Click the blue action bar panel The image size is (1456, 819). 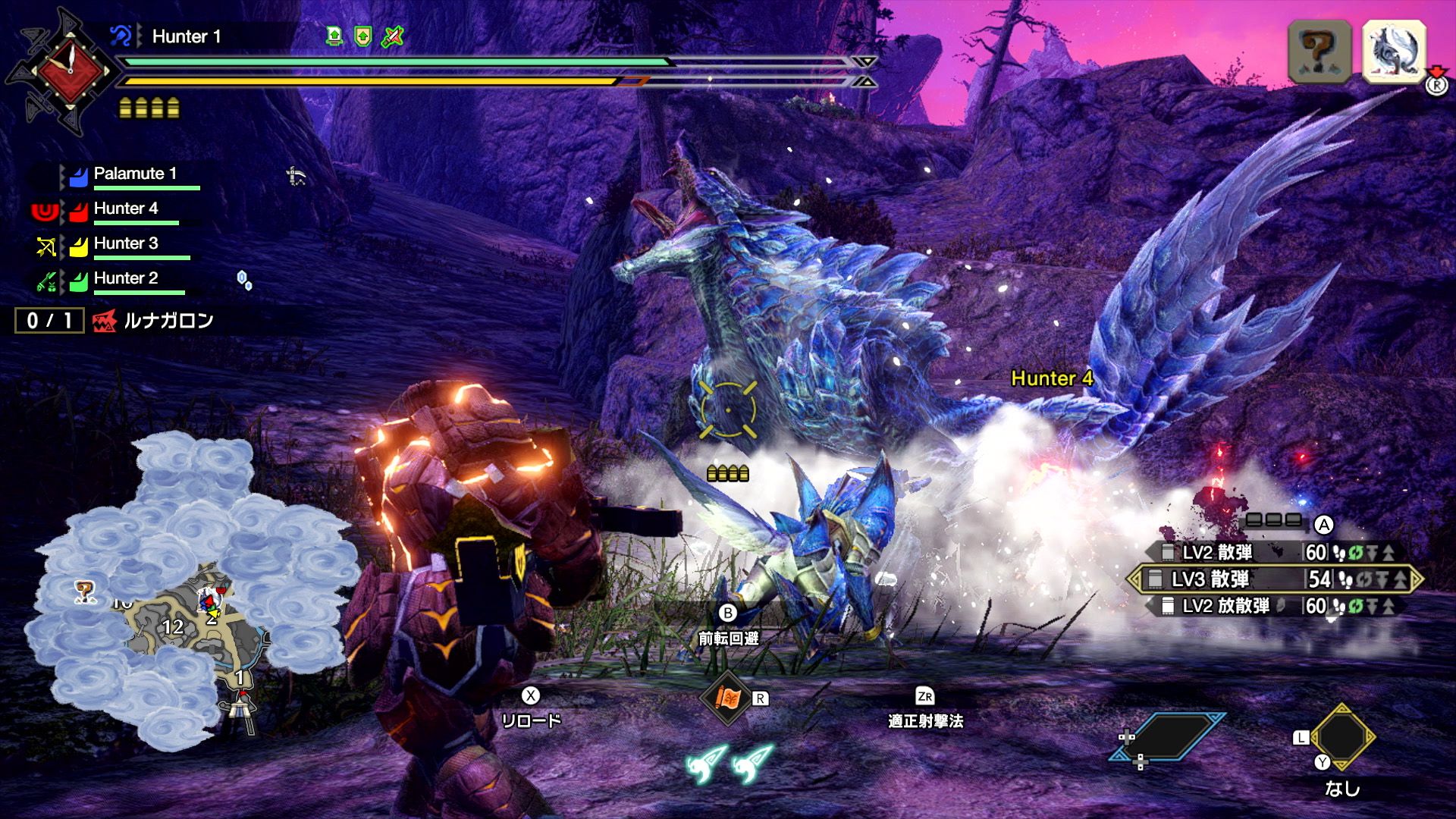(1168, 736)
